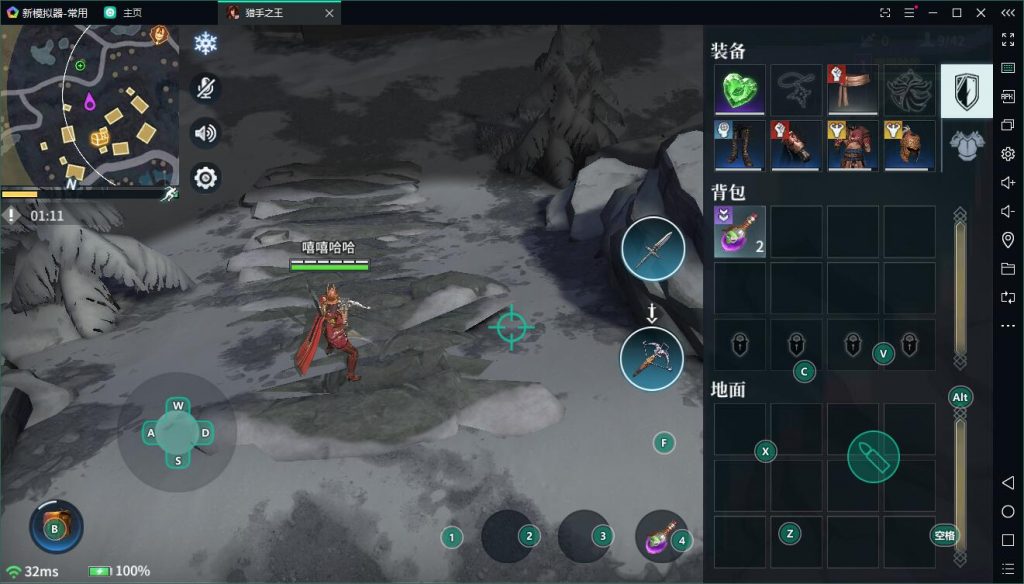Screen dimensions: 1024x584
Task: Select the red gauntlet equipment slot
Action: click(x=797, y=146)
